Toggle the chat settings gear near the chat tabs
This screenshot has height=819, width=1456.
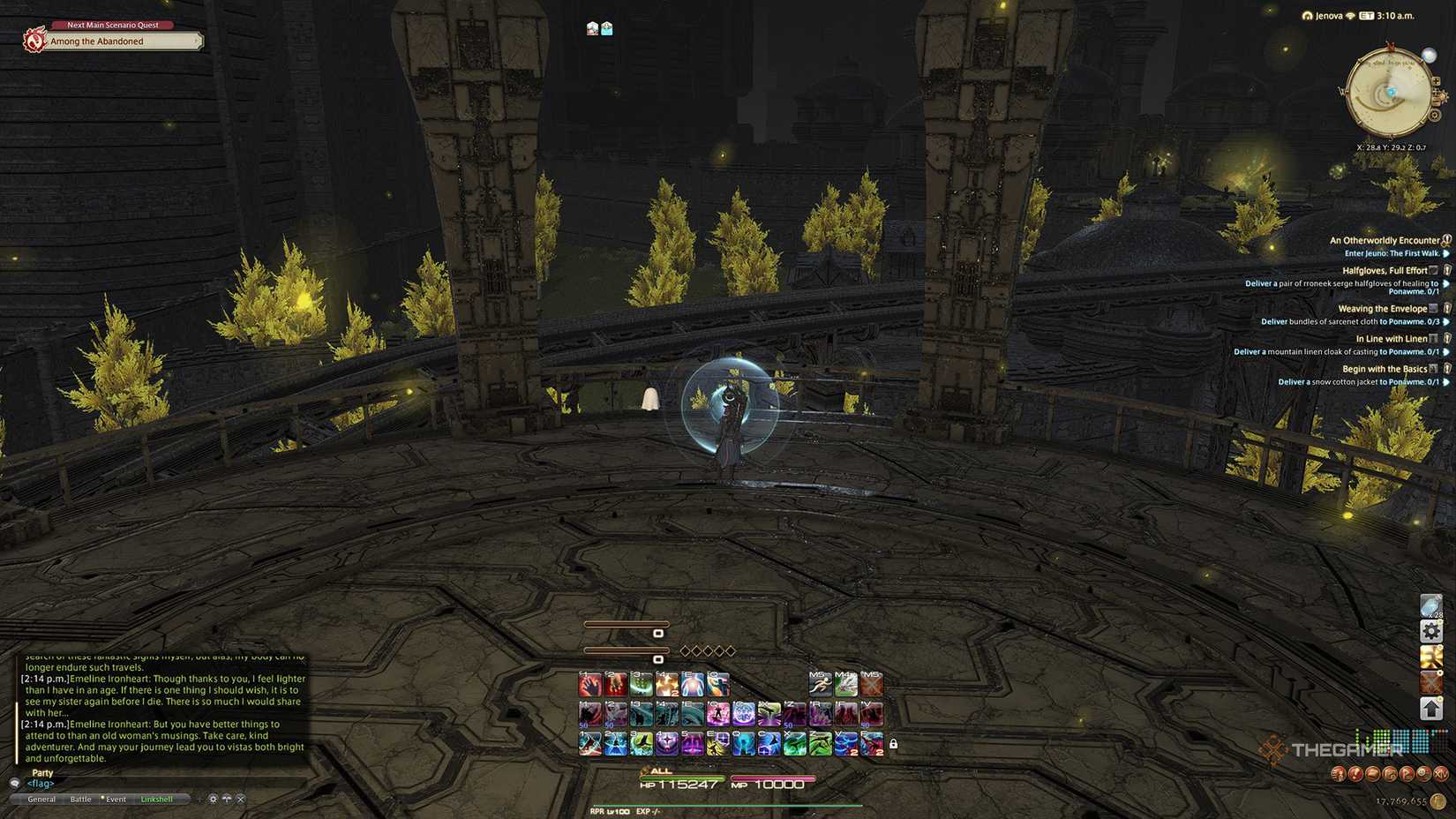coord(212,799)
